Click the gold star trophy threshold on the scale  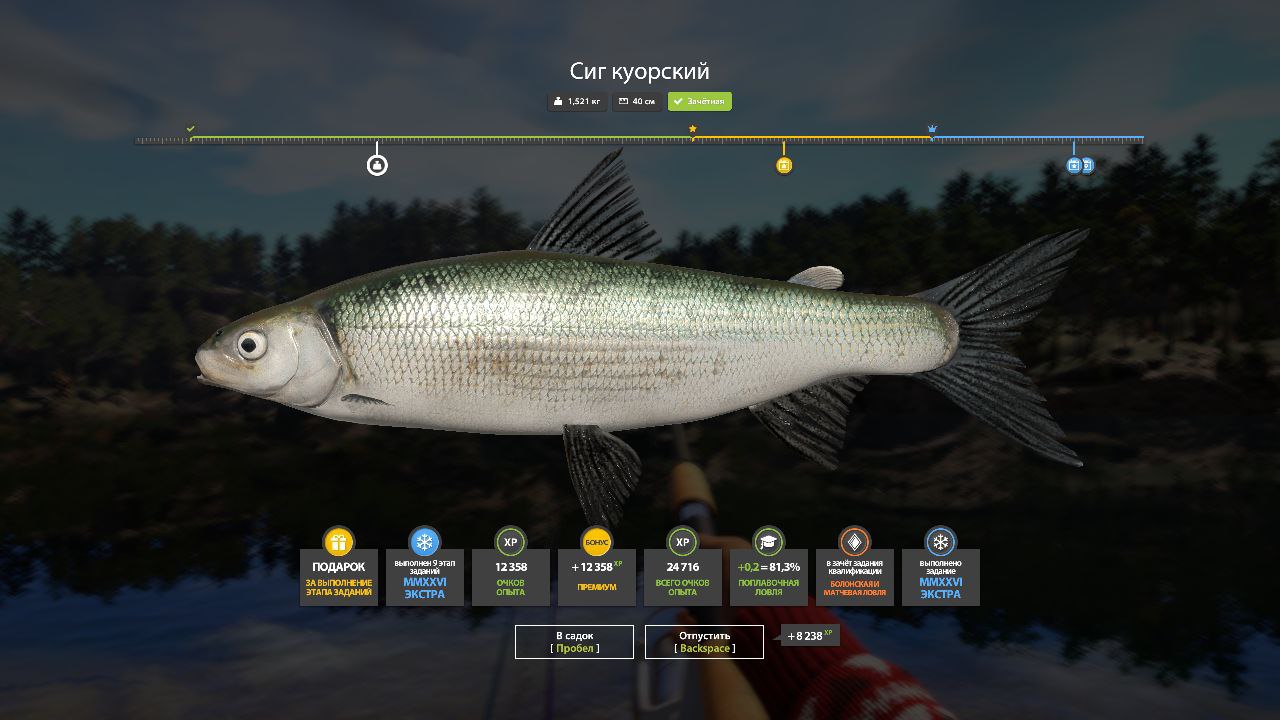click(692, 129)
